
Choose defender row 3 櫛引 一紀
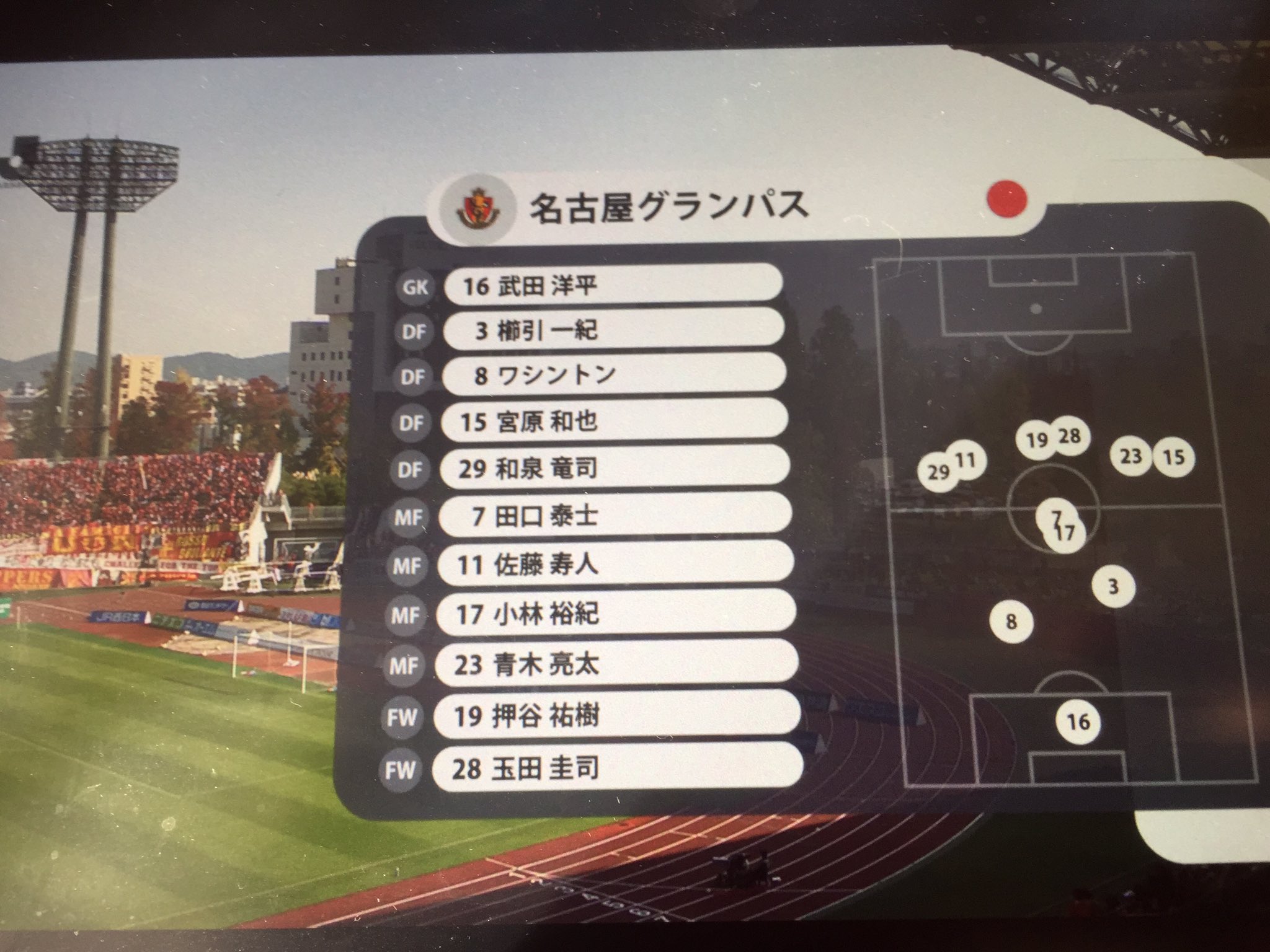pyautogui.click(x=614, y=330)
